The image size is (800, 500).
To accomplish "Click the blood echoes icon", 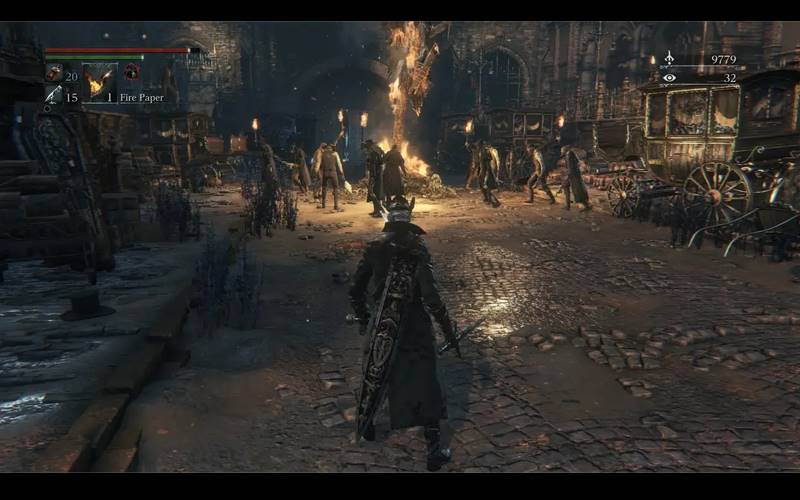I will coord(669,59).
